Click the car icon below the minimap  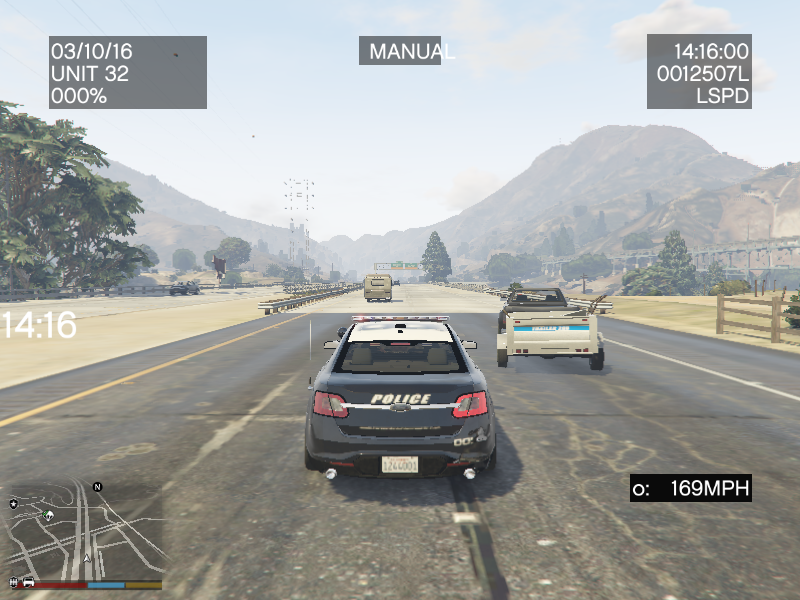click(29, 582)
